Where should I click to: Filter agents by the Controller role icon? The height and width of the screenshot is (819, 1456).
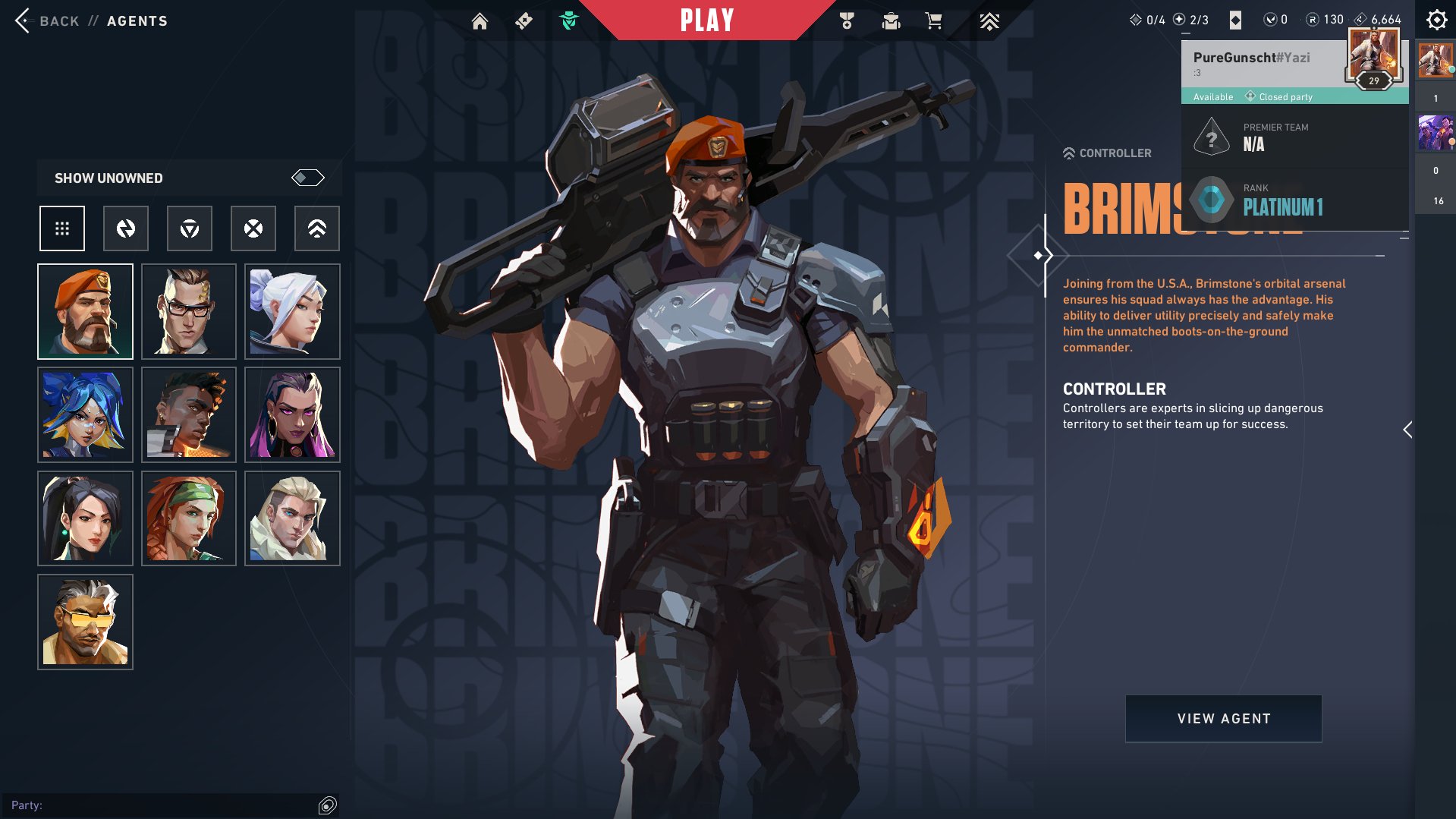317,228
